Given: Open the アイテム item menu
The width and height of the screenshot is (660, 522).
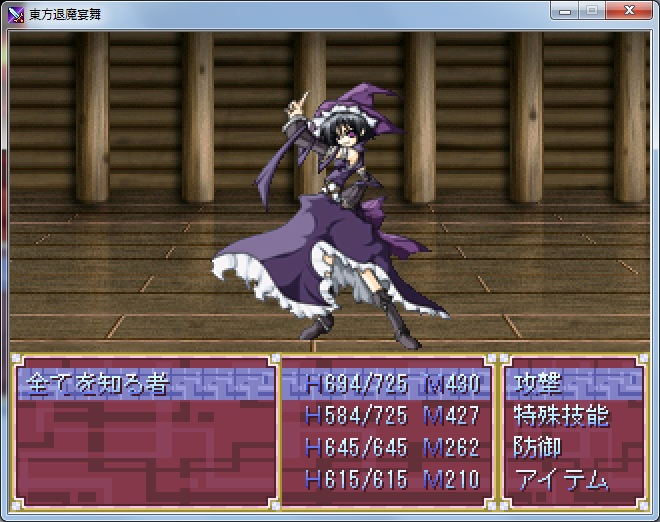Looking at the screenshot, I should tap(560, 480).
